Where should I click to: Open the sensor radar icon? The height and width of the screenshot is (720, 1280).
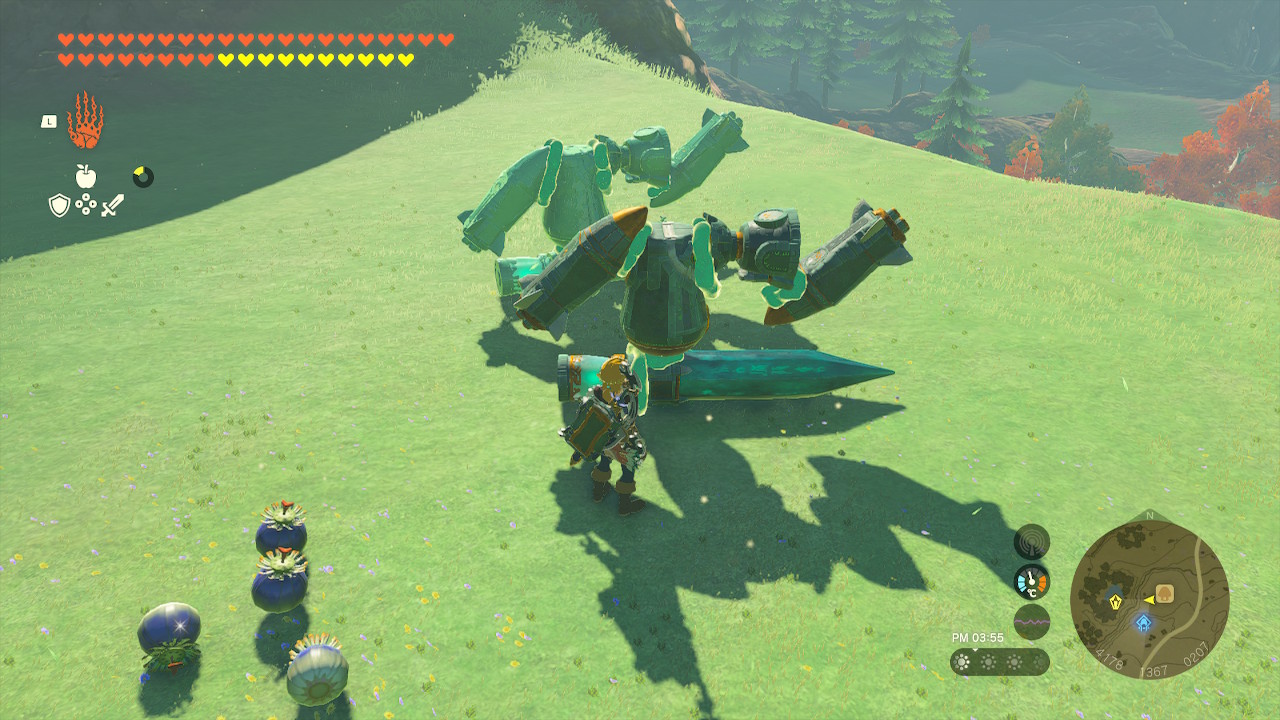click(1031, 542)
